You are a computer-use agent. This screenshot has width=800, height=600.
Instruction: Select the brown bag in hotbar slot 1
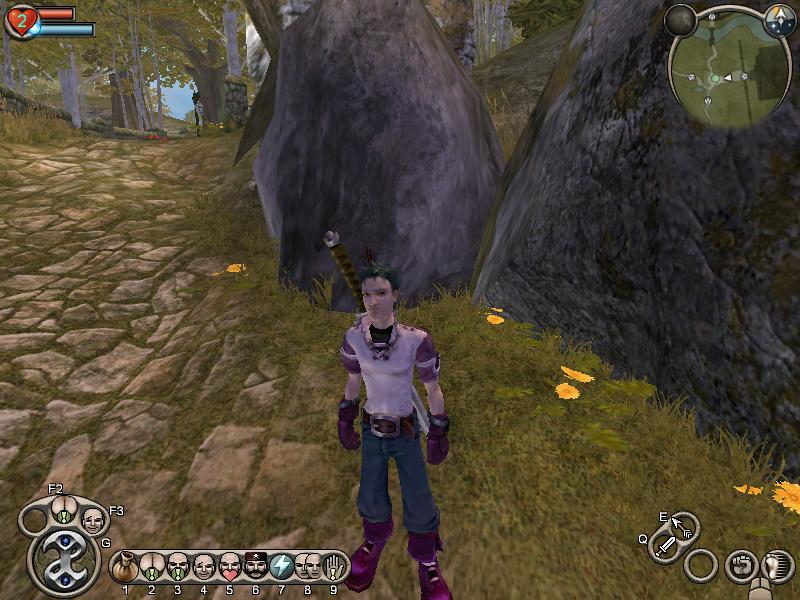pos(126,566)
